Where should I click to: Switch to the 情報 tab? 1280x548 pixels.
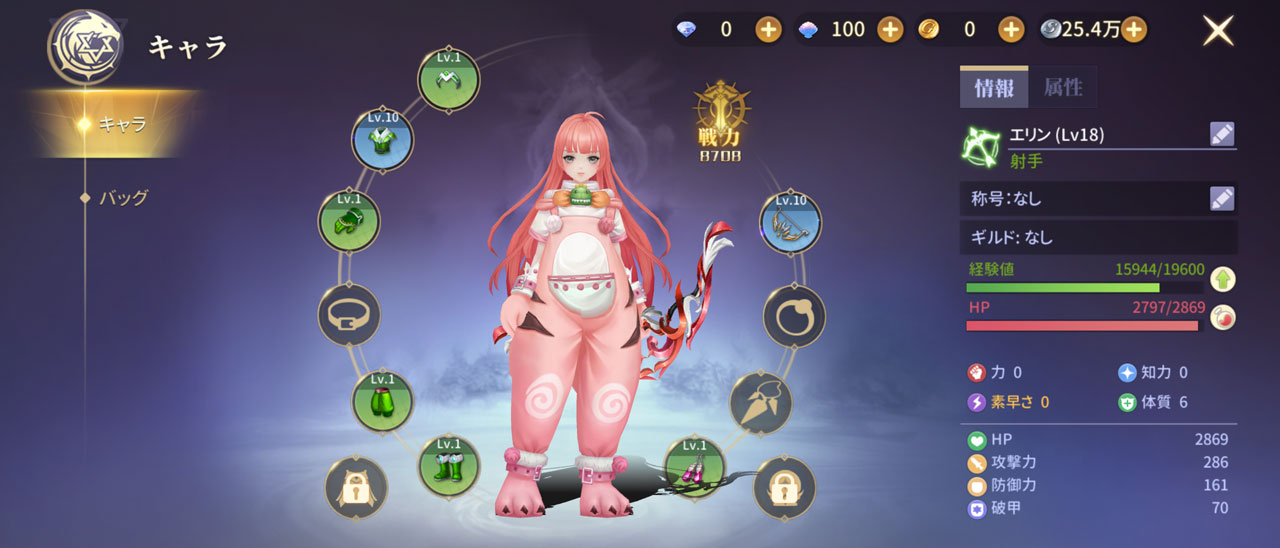[993, 88]
